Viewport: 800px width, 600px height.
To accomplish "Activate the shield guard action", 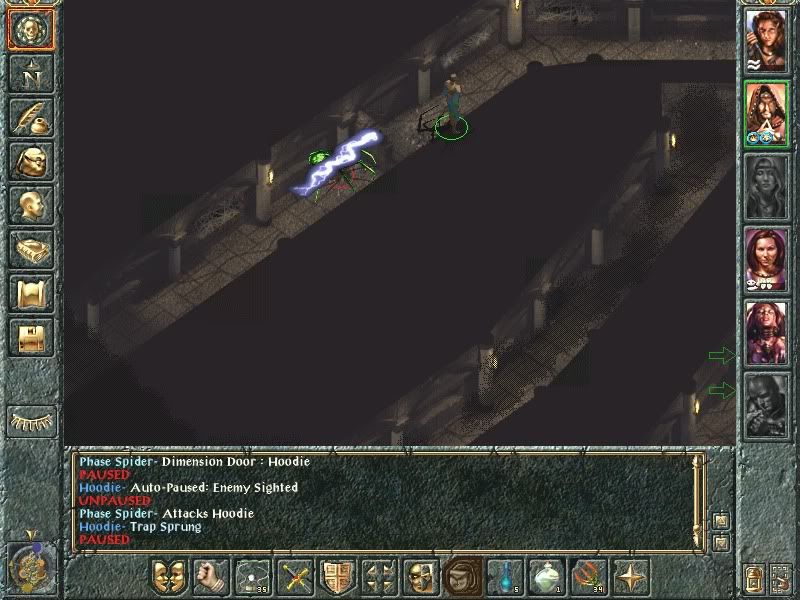I will (x=337, y=577).
